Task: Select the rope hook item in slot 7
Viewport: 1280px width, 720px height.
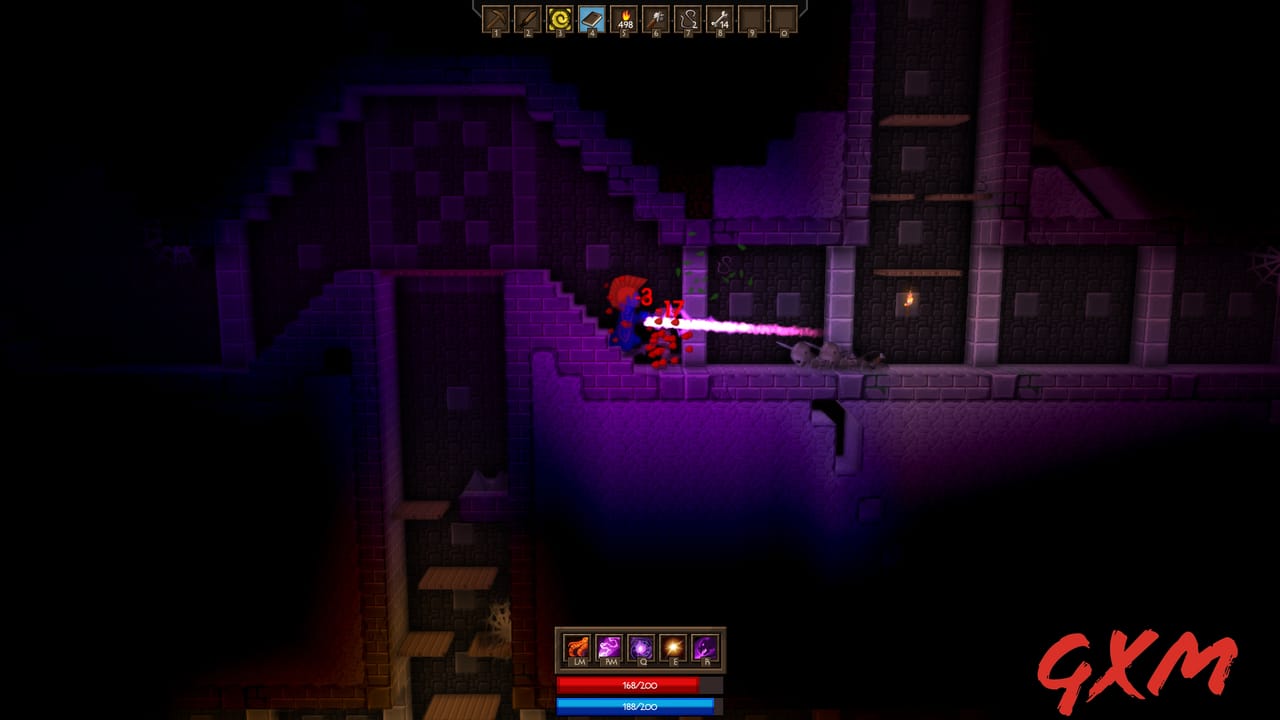Action: [687, 19]
